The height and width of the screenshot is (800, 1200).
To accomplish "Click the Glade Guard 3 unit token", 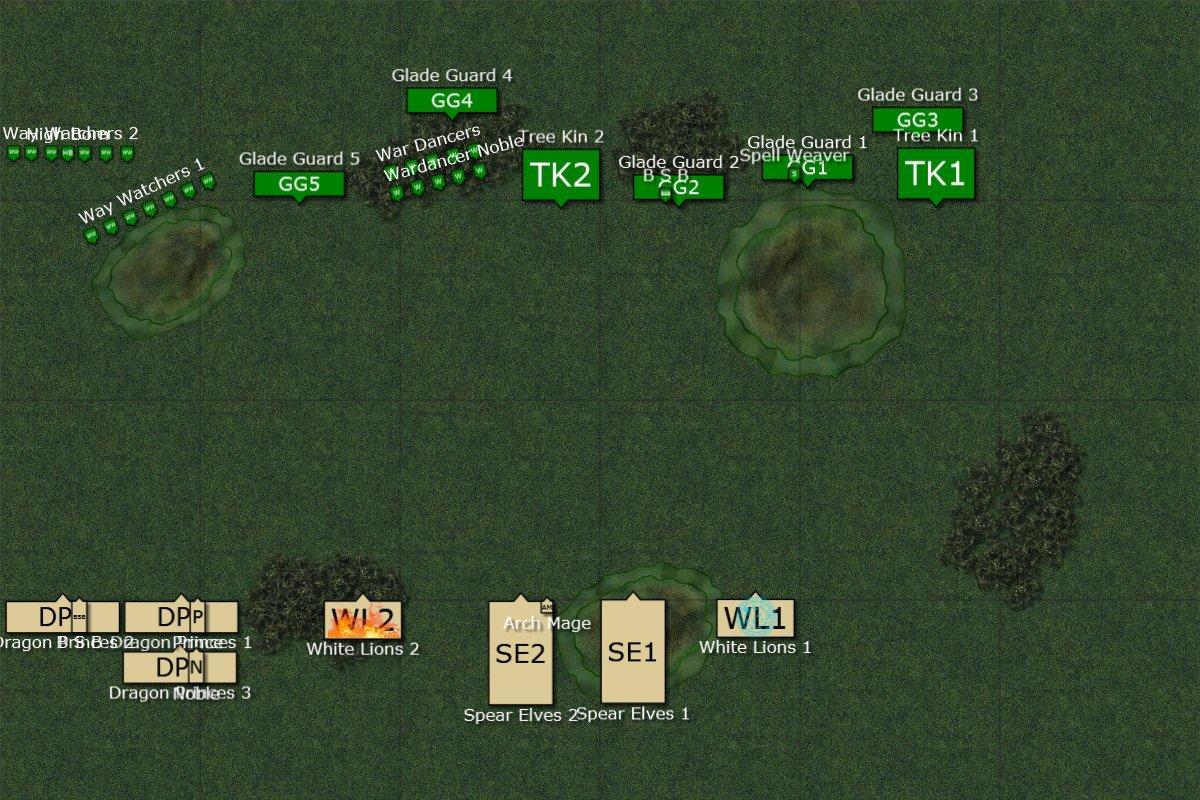I will 917,120.
